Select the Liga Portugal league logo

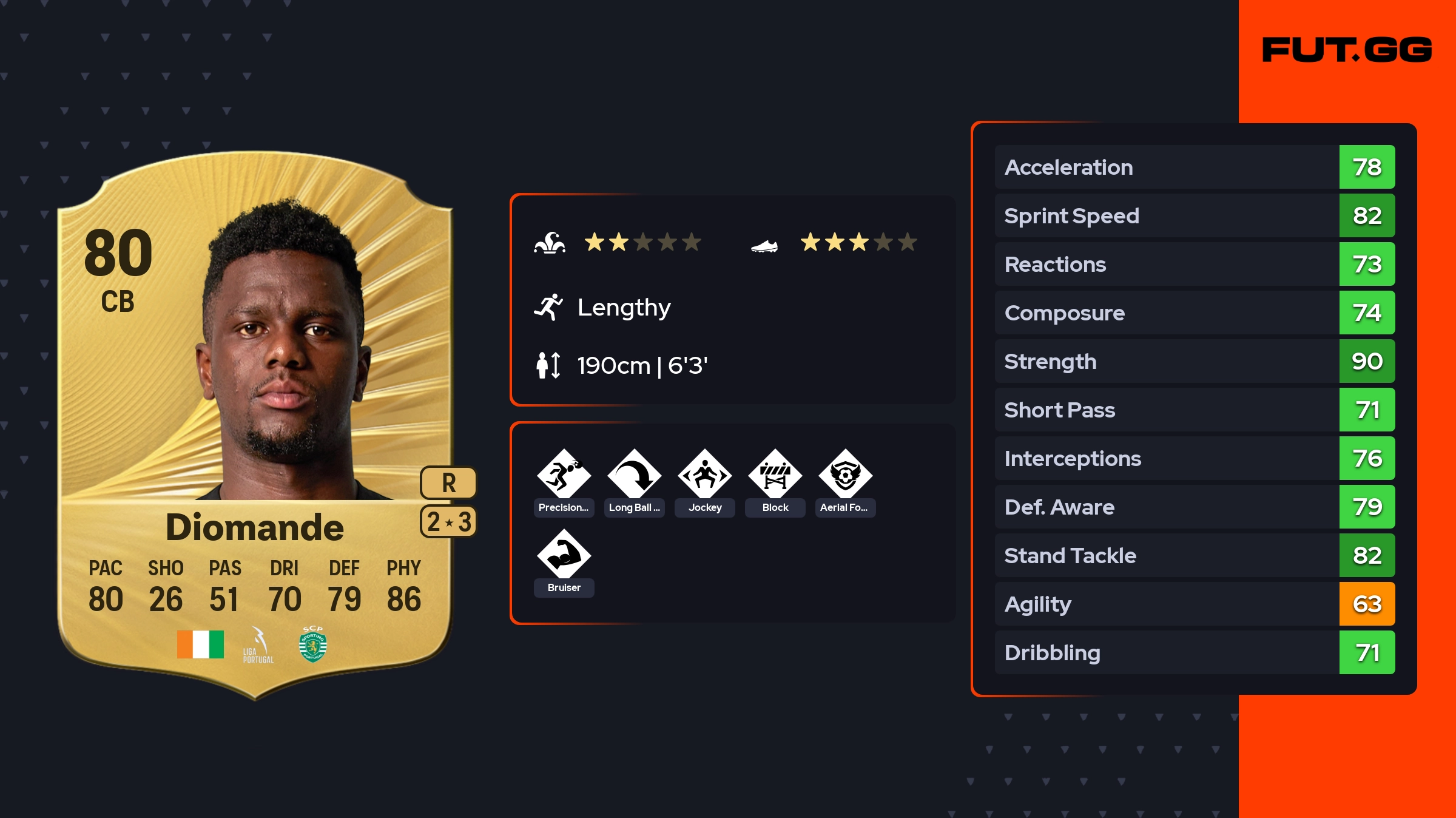pos(258,645)
